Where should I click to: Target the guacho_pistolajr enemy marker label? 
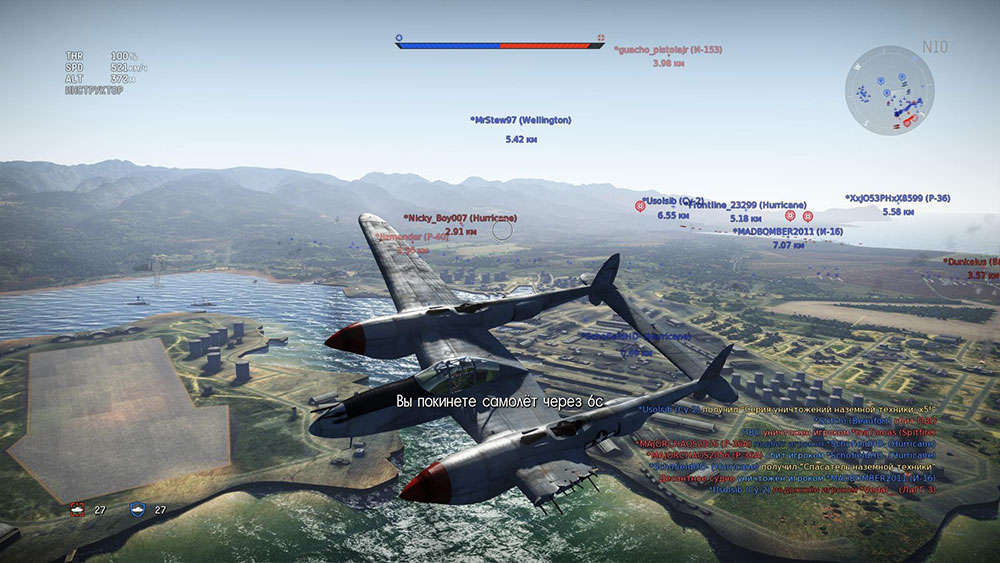pyautogui.click(x=668, y=49)
